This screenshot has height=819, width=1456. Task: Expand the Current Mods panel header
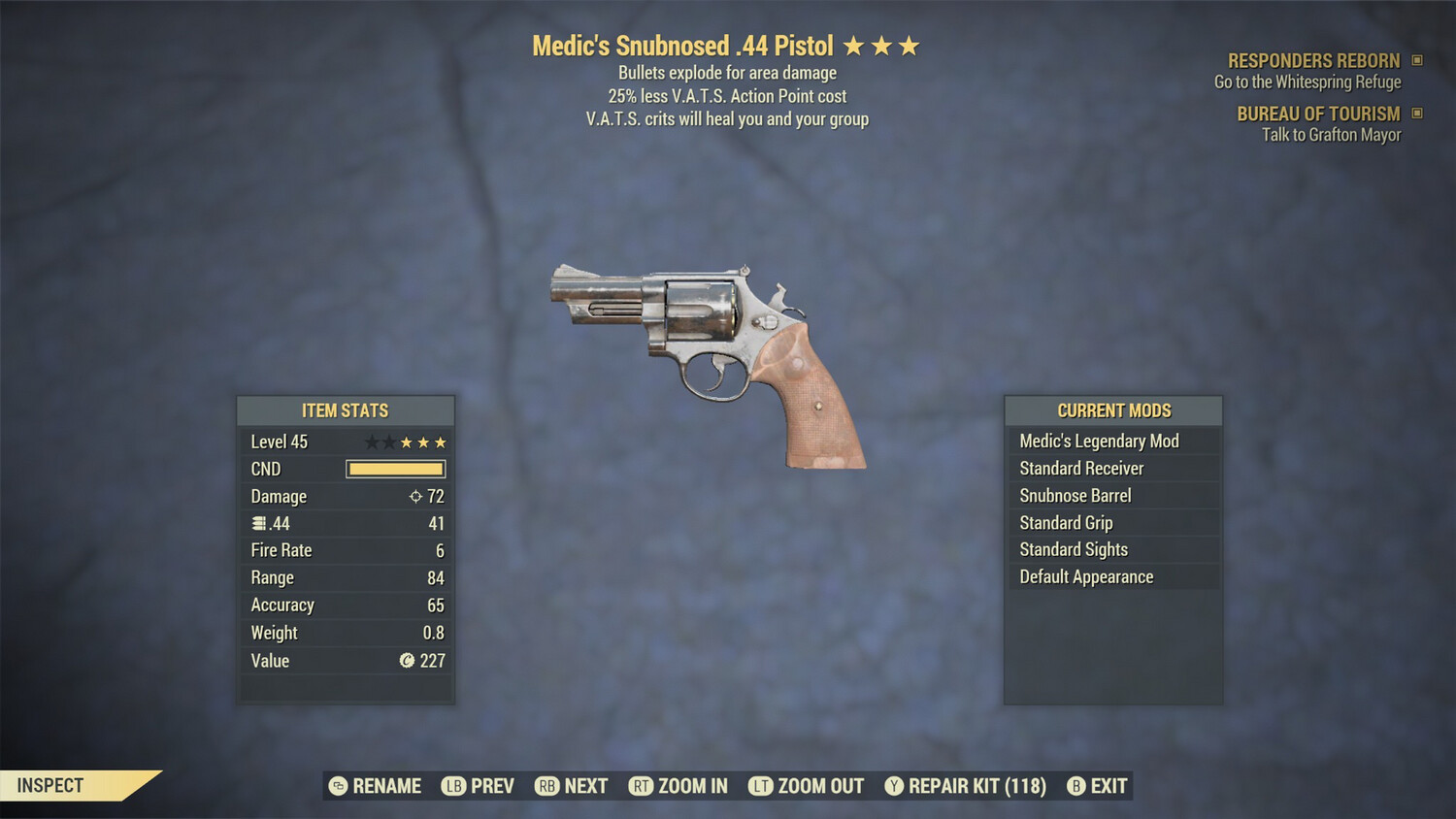pos(1113,410)
